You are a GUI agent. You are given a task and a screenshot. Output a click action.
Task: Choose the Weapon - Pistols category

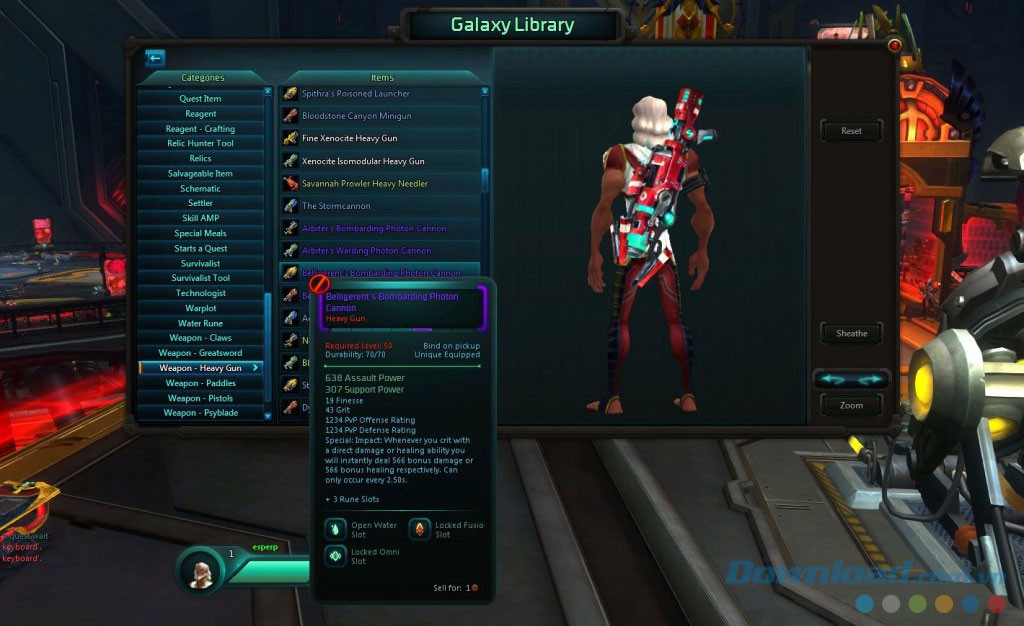point(200,398)
